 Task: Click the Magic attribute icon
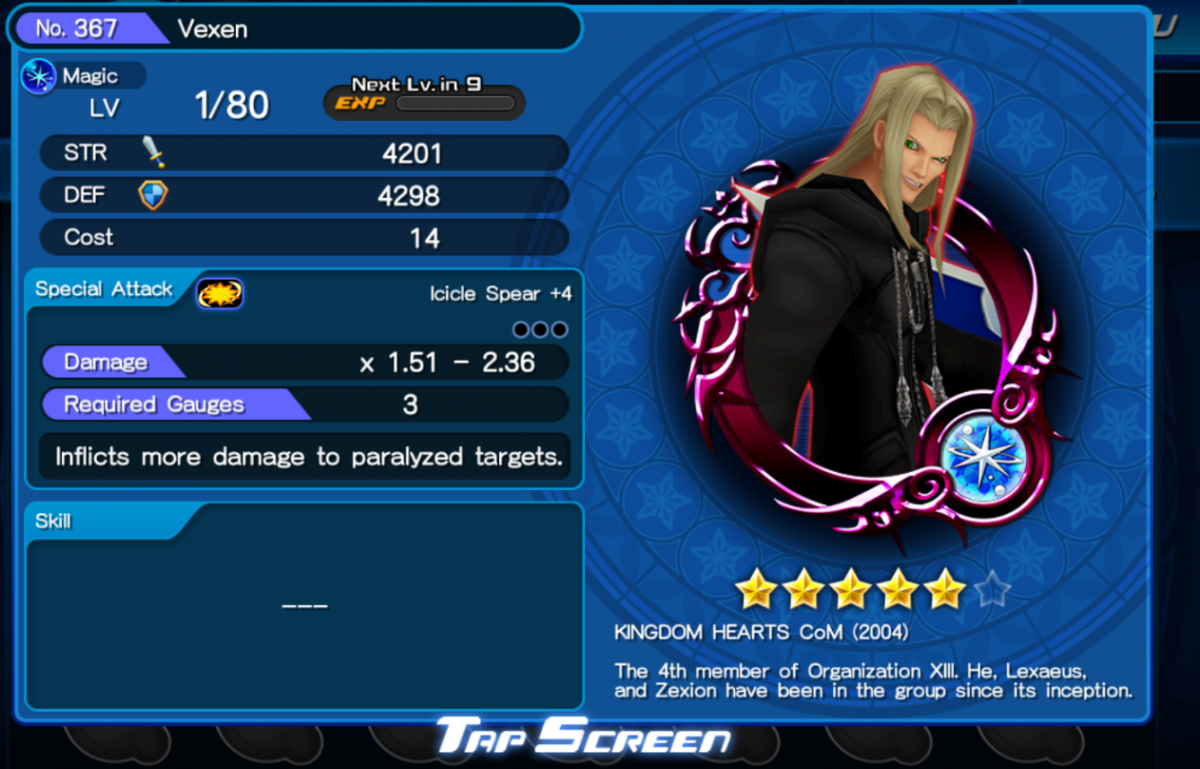point(39,77)
